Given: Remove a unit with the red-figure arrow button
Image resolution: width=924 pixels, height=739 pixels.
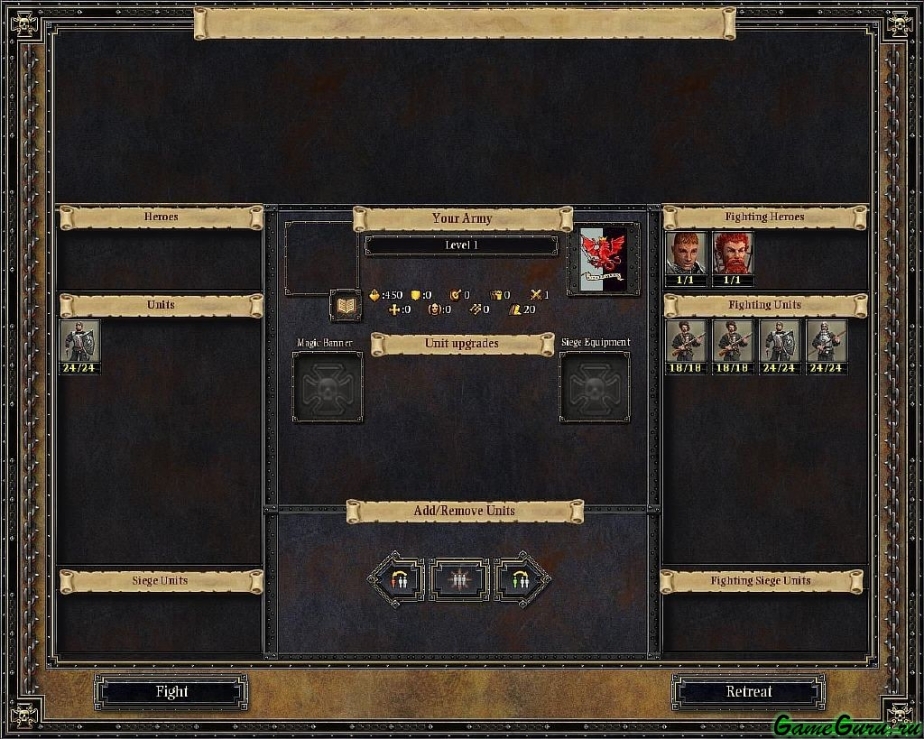Looking at the screenshot, I should (397, 580).
